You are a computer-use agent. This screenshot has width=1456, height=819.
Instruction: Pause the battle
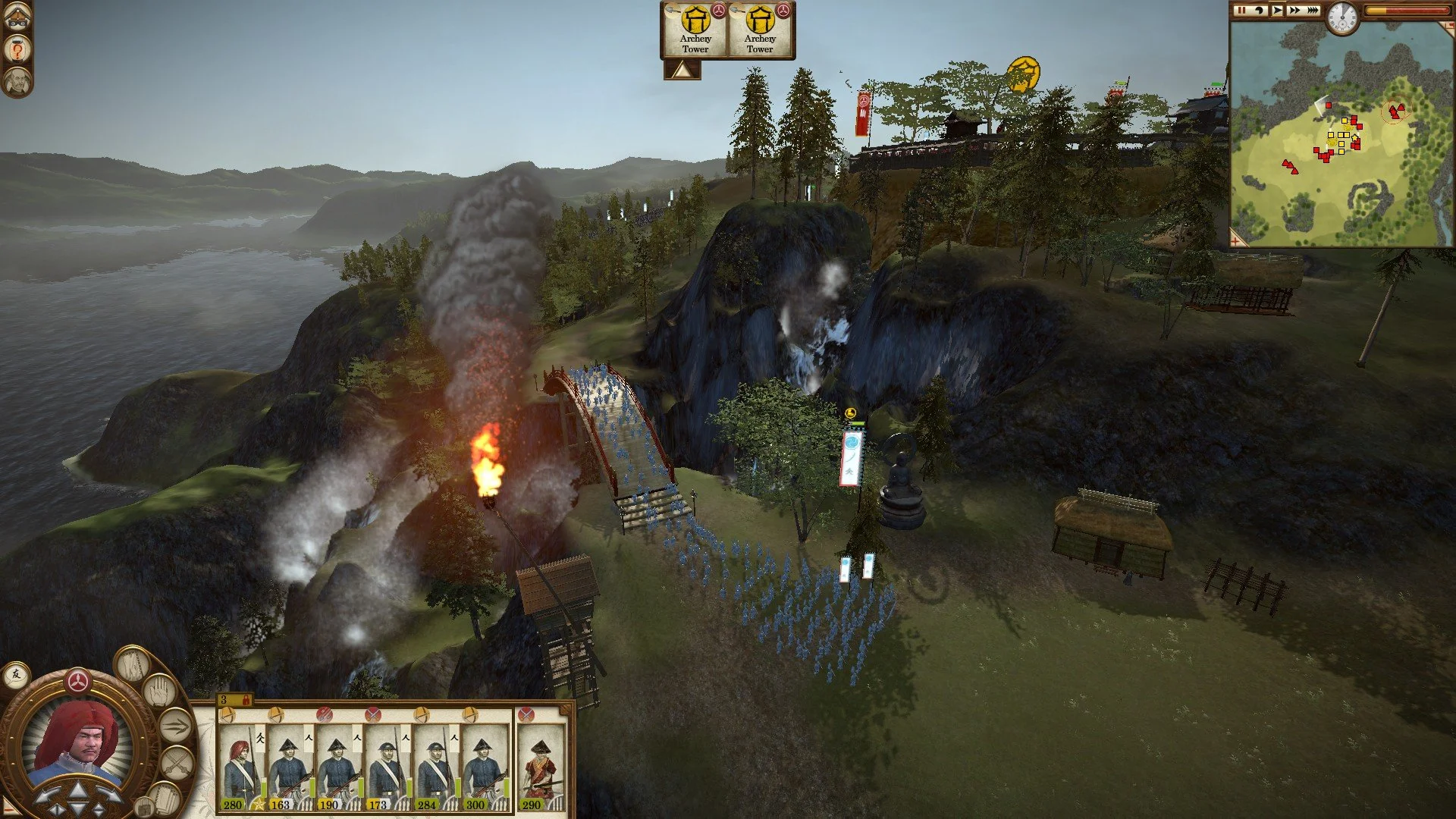[x=1241, y=11]
